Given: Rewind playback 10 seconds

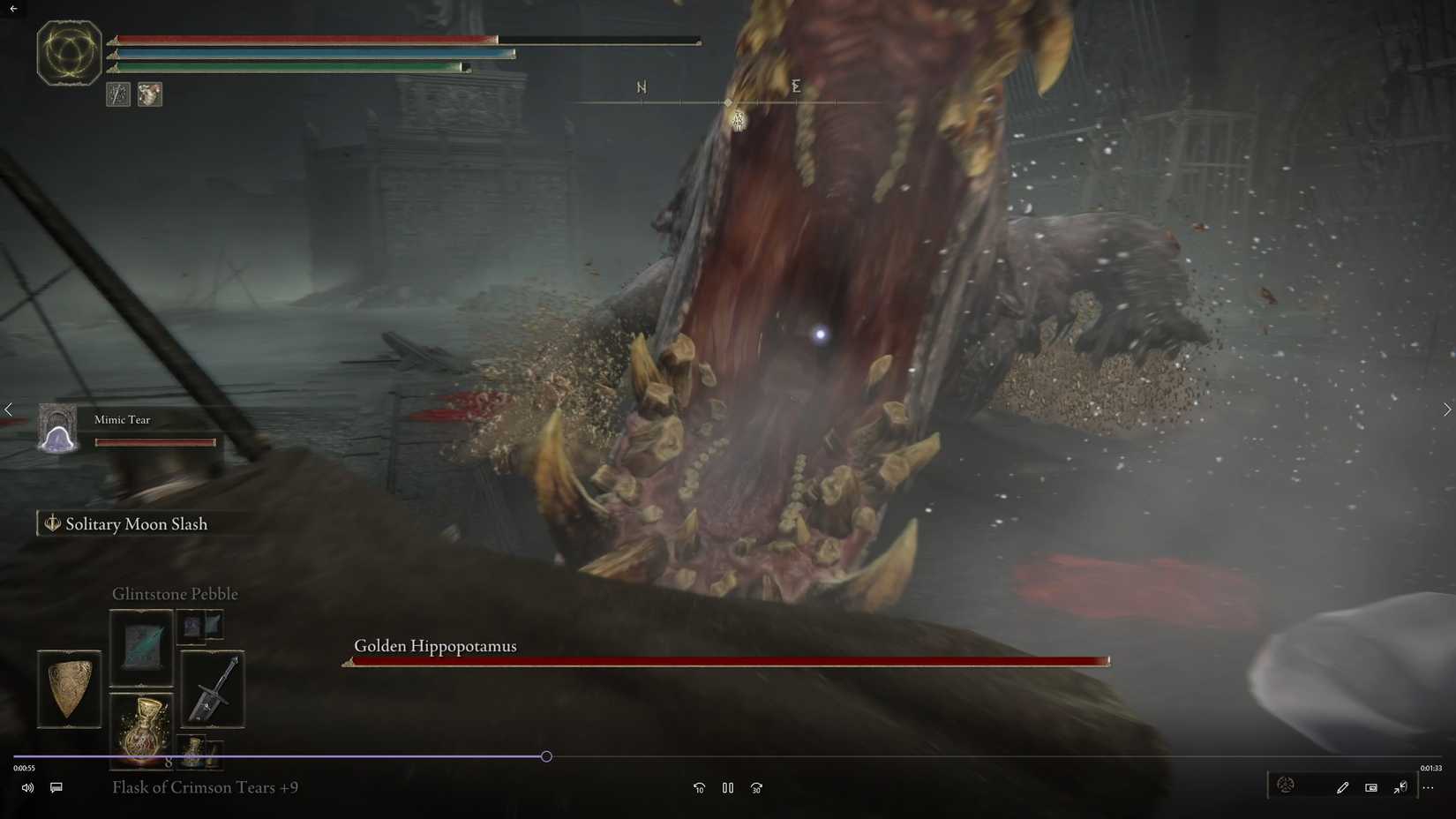Looking at the screenshot, I should click(699, 787).
